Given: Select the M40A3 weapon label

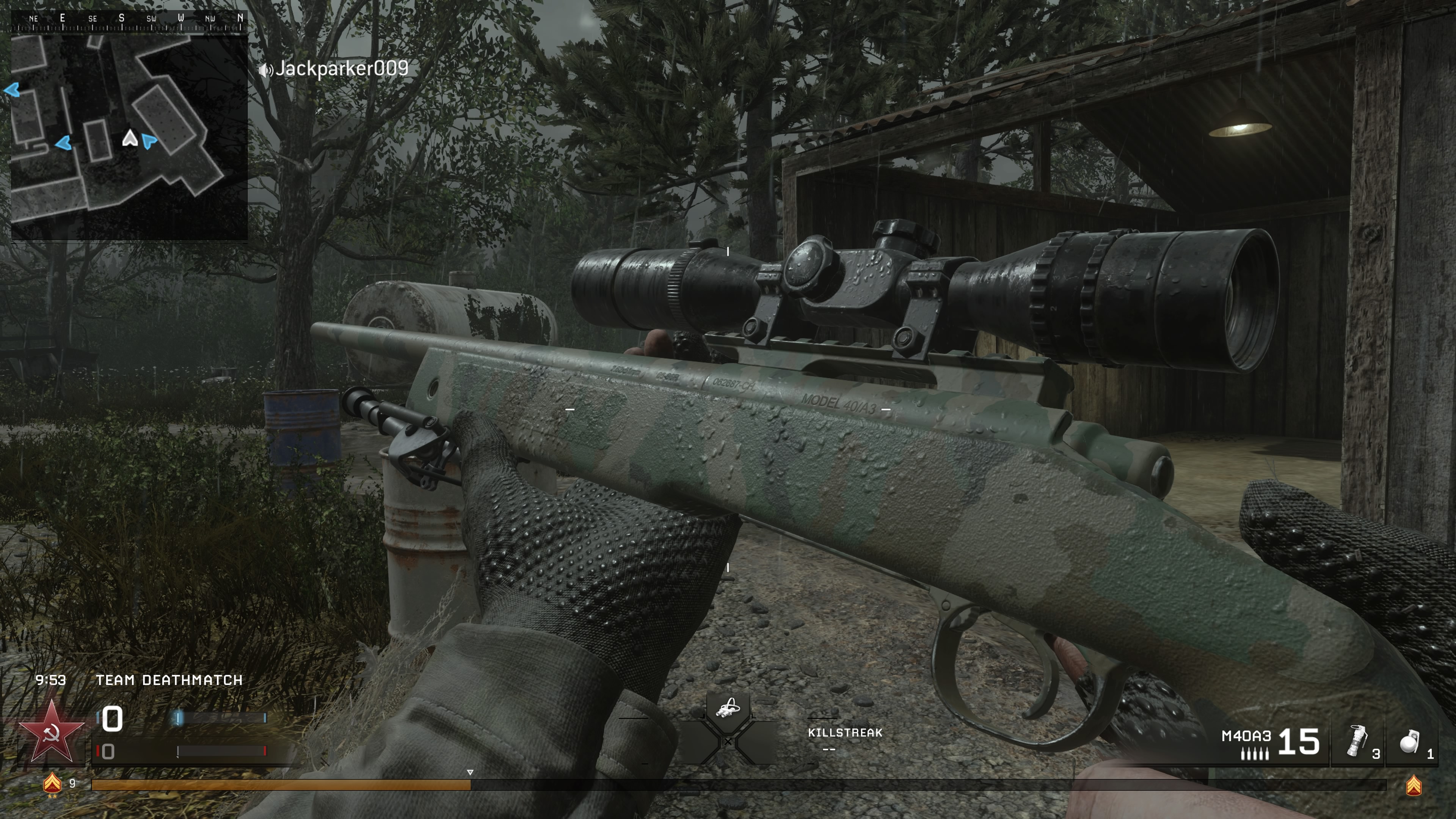Looking at the screenshot, I should click(x=1246, y=736).
